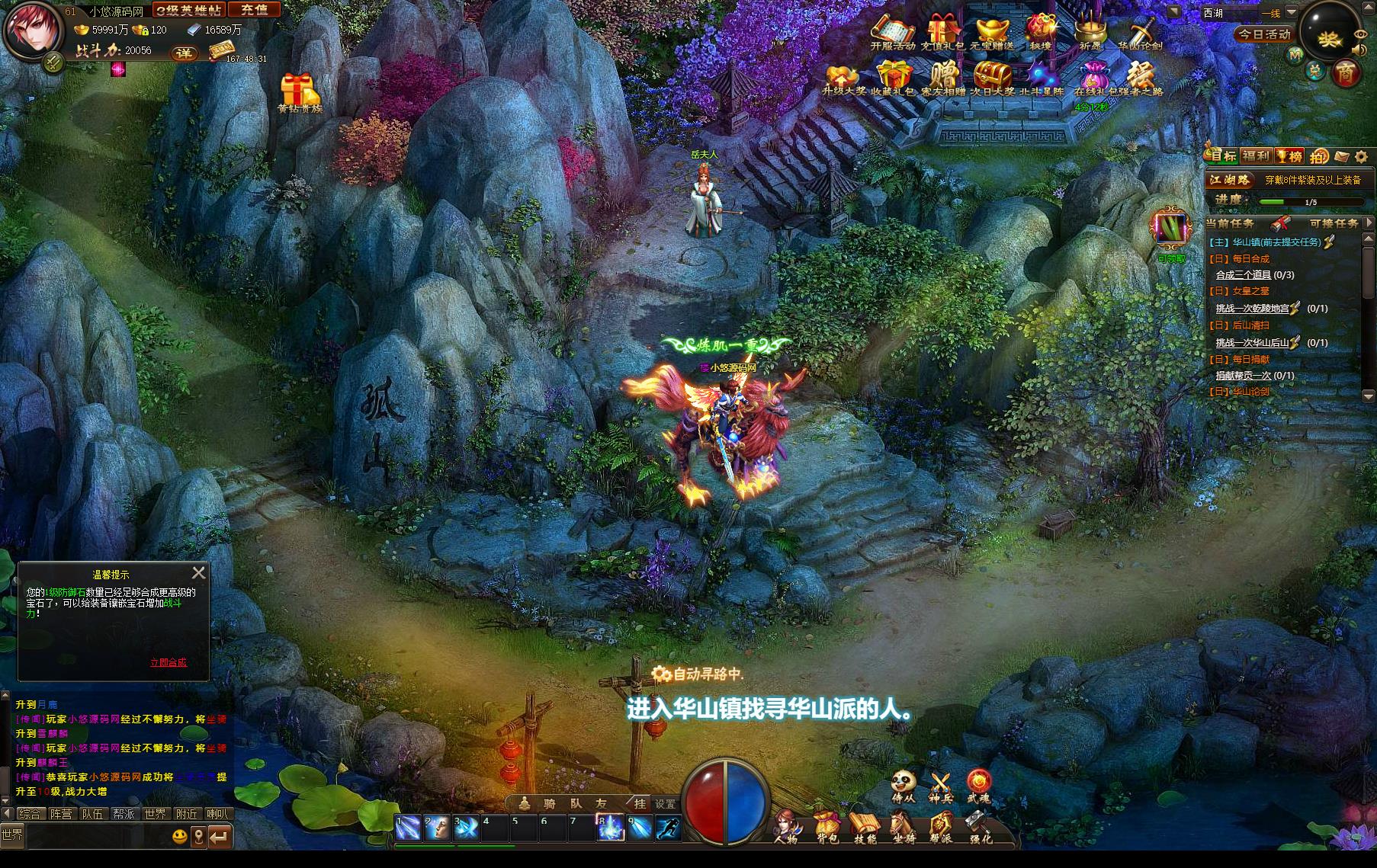Switch to the 福利 welfare tab
Screen dimensions: 1377x868
coord(1255,156)
